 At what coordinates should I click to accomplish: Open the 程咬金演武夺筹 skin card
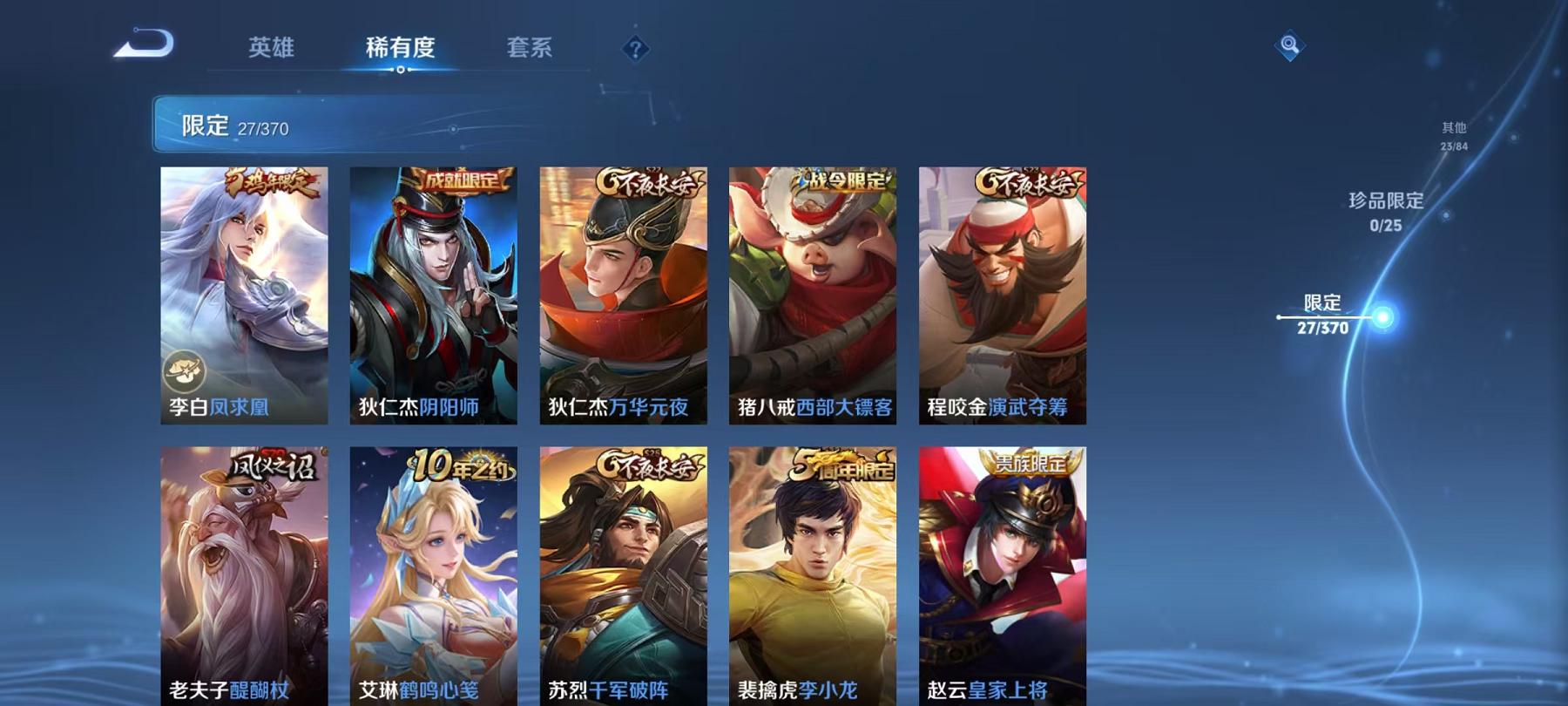[1002, 296]
